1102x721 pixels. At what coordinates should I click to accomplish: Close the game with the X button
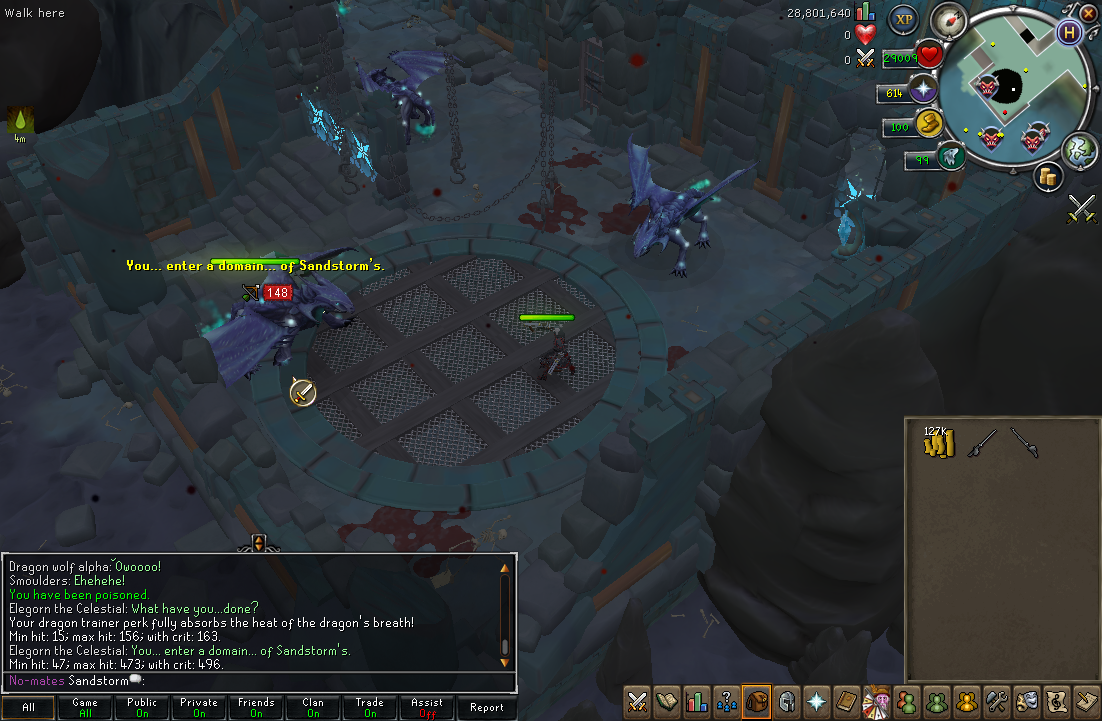(x=1089, y=11)
